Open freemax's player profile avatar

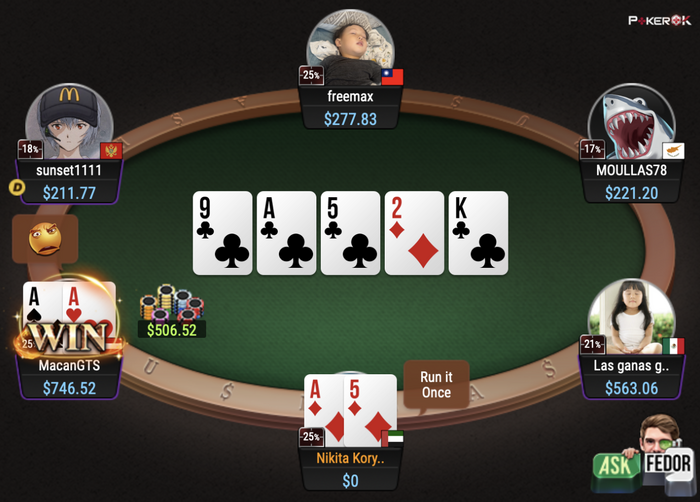click(350, 48)
